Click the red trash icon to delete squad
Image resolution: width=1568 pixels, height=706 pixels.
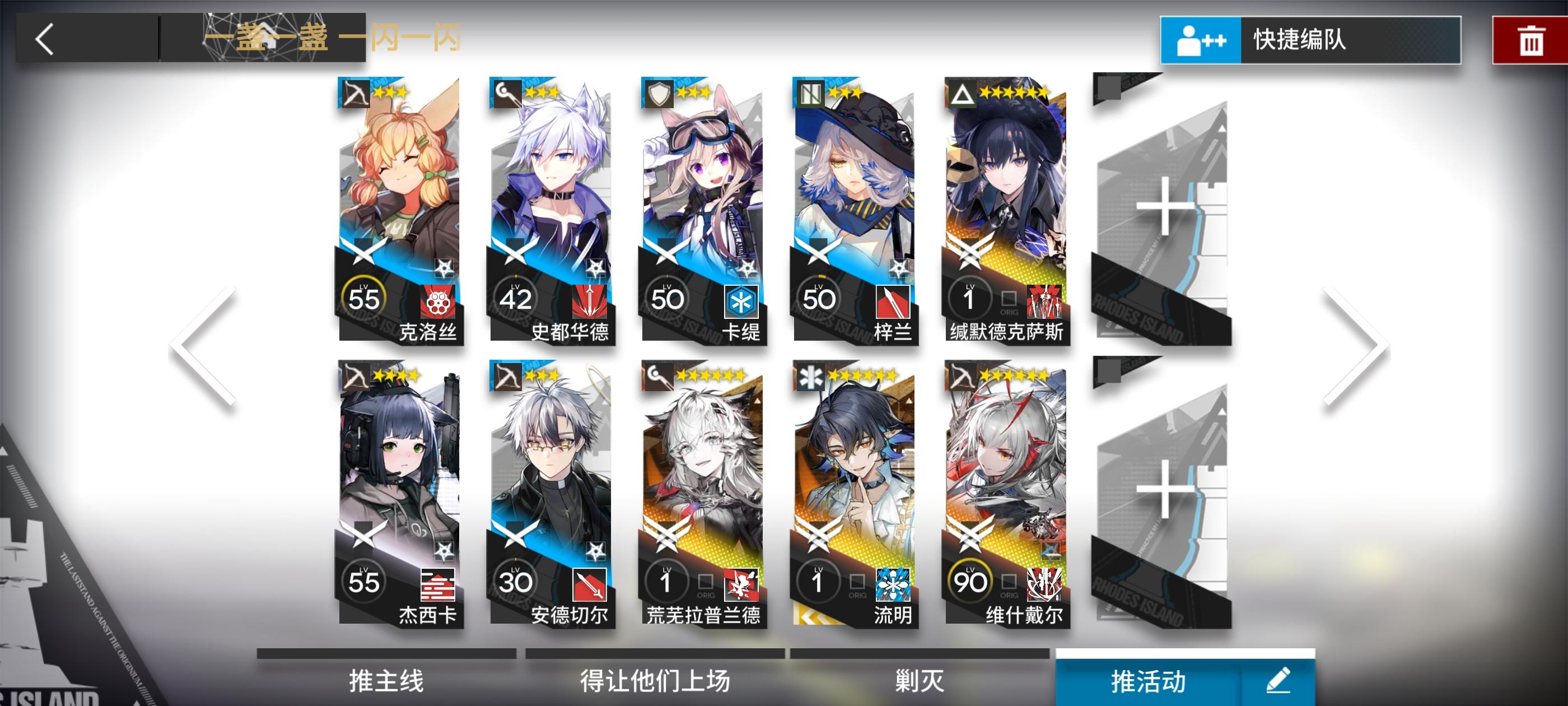click(x=1532, y=39)
